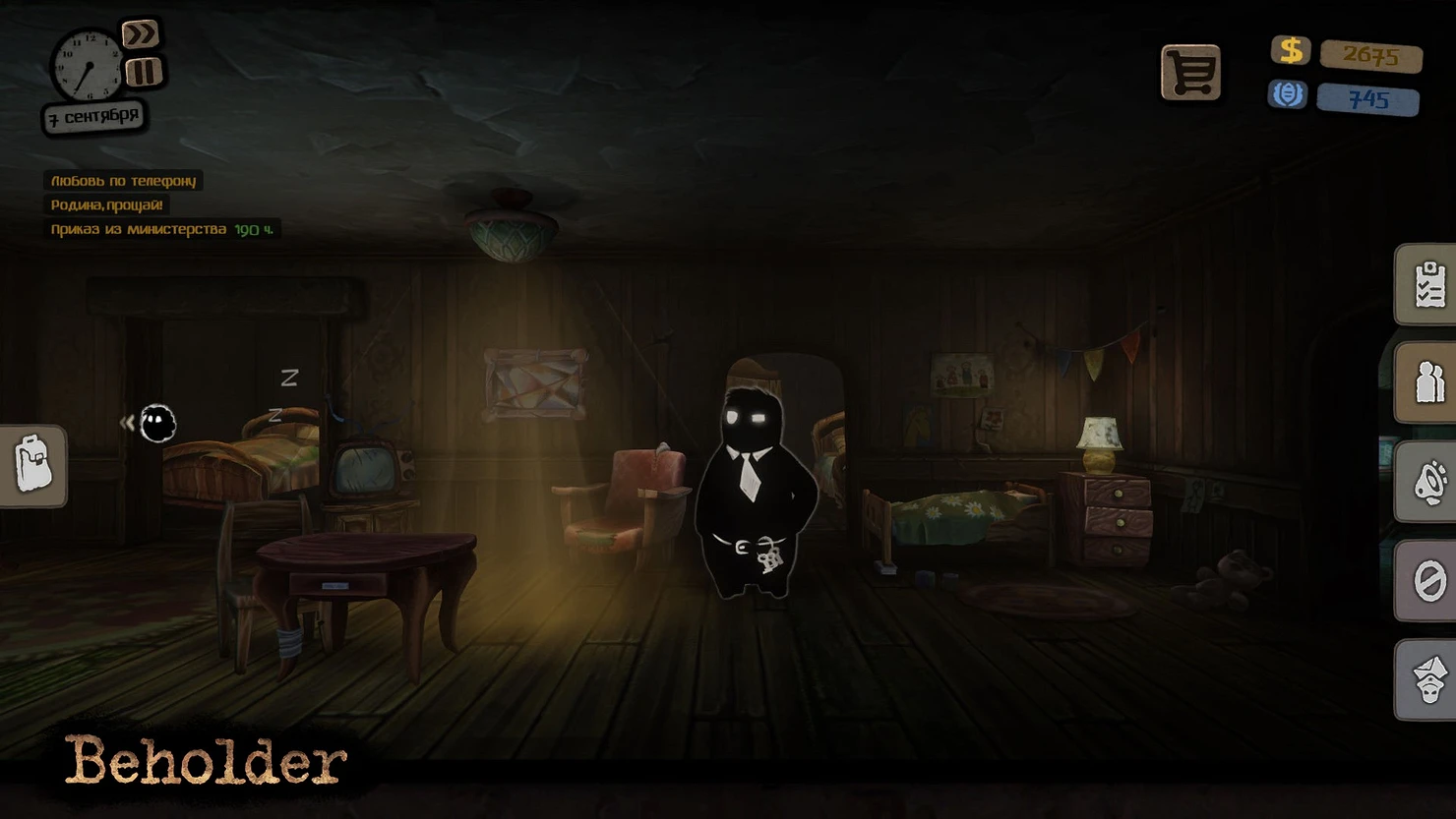1456x819 pixels.
Task: Open the quest 'Приказ из министерства'
Action: click(x=140, y=229)
